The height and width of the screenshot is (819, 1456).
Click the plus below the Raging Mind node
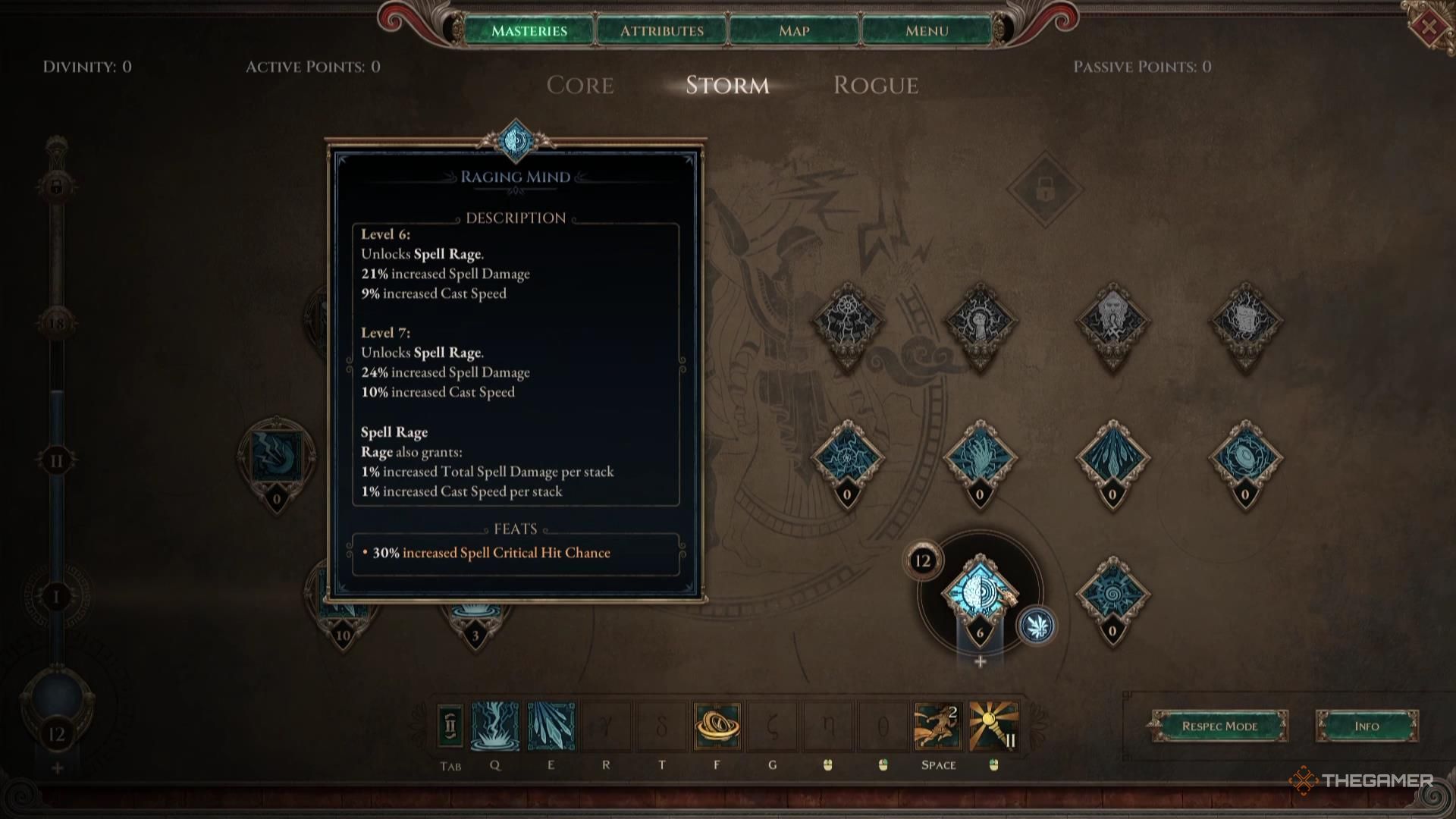[x=978, y=660]
